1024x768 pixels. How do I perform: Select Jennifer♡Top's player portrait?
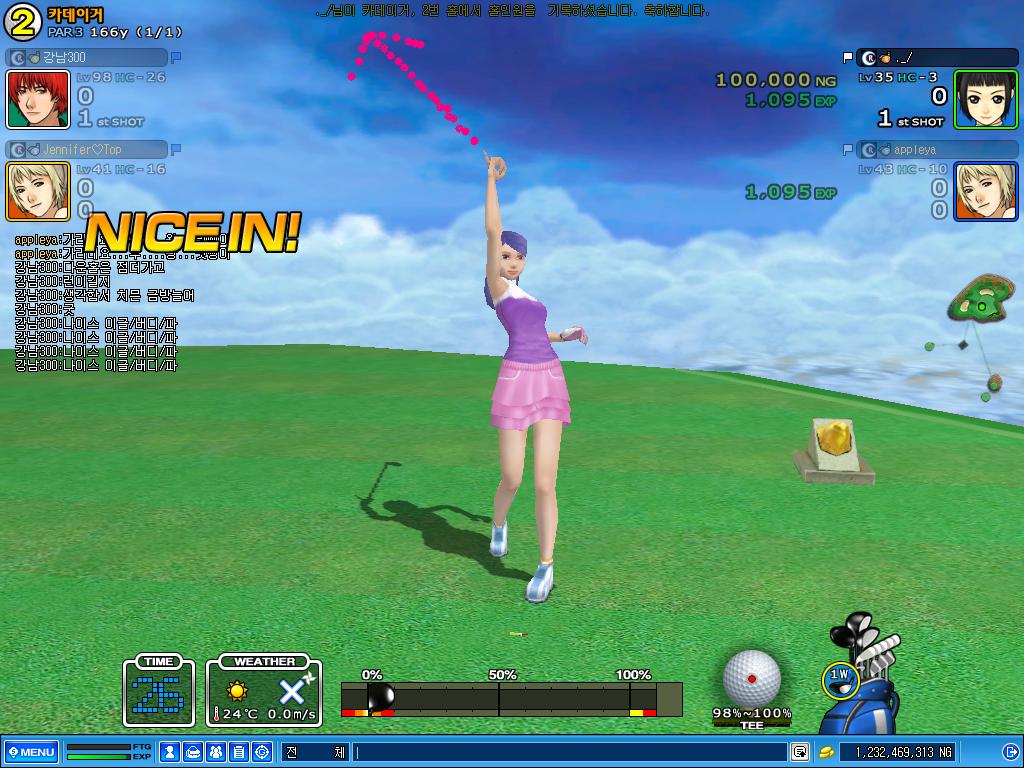tap(38, 191)
